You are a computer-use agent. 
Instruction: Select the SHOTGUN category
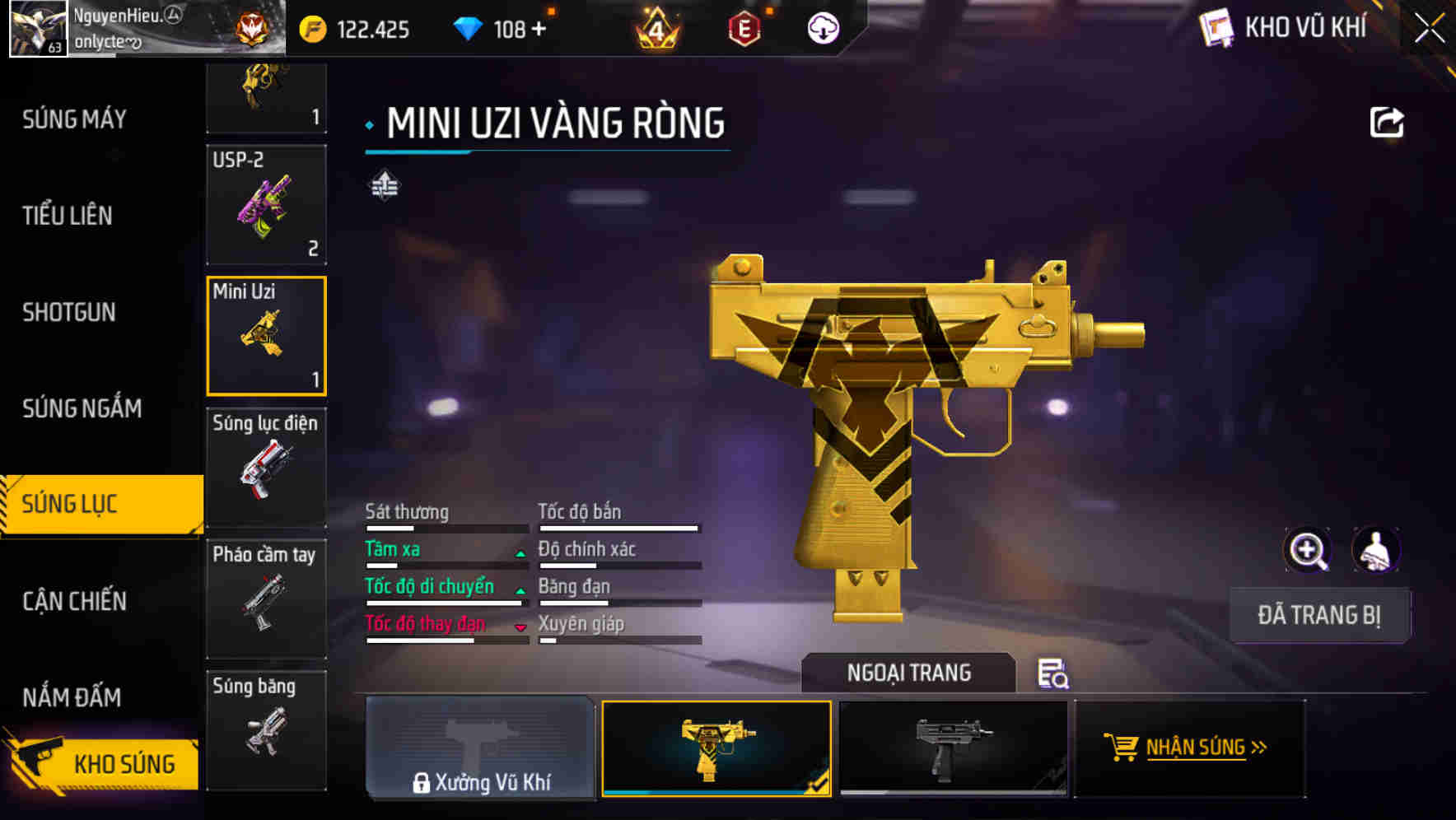pos(69,312)
